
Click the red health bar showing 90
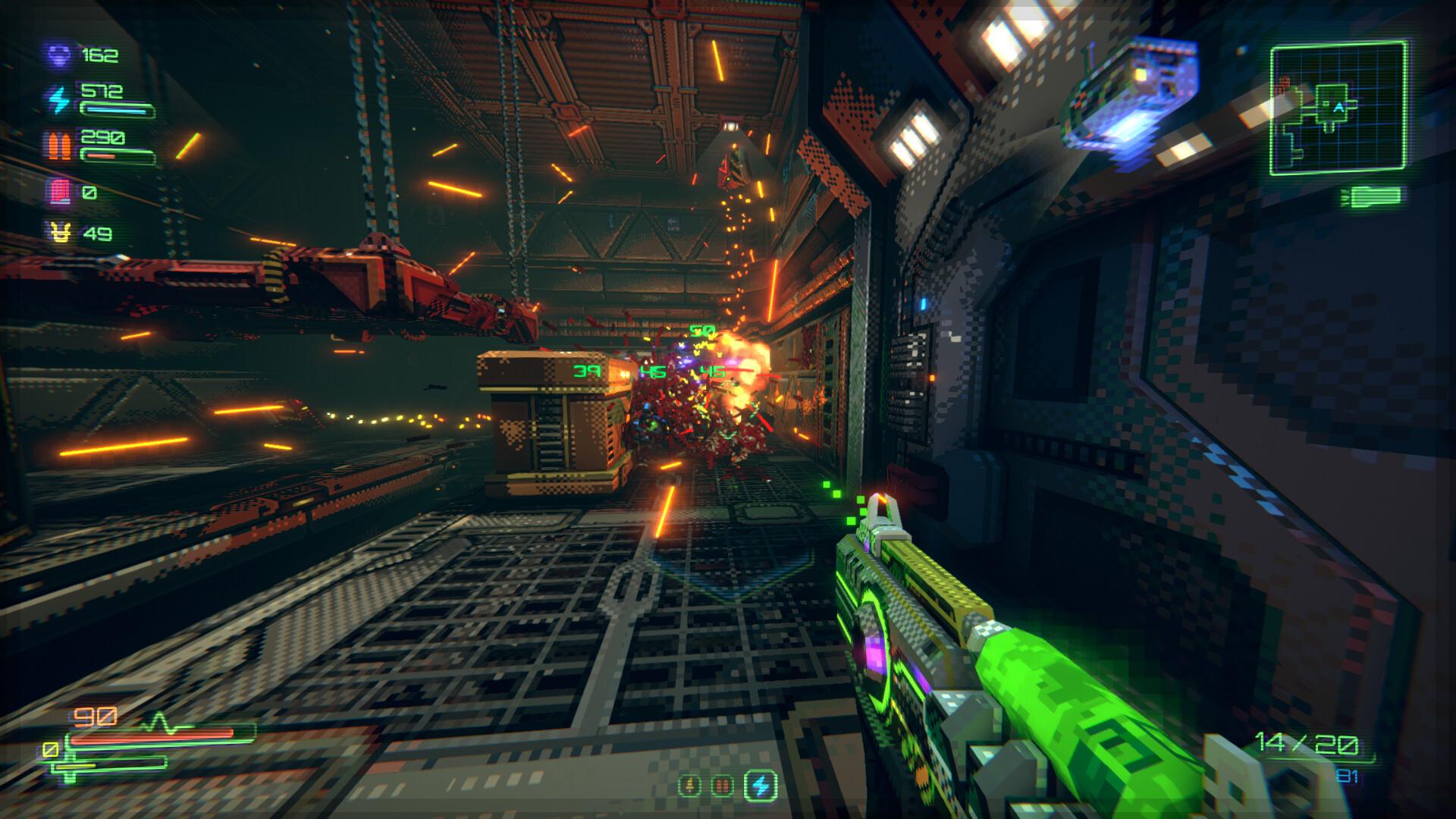click(152, 737)
